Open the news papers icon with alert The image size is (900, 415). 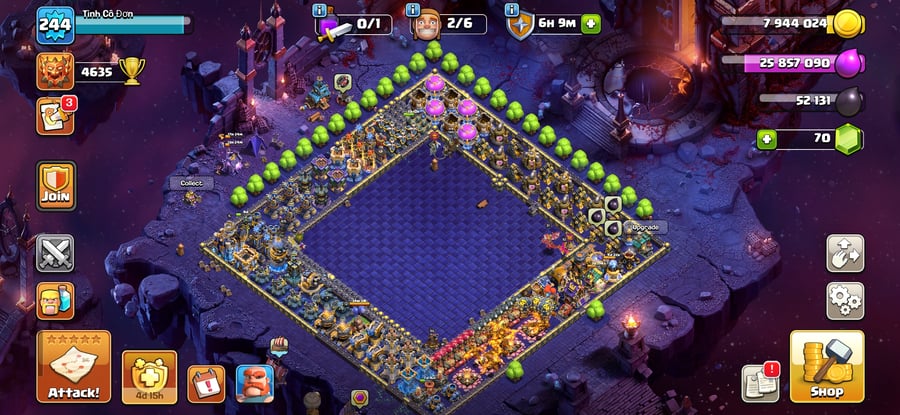759,383
